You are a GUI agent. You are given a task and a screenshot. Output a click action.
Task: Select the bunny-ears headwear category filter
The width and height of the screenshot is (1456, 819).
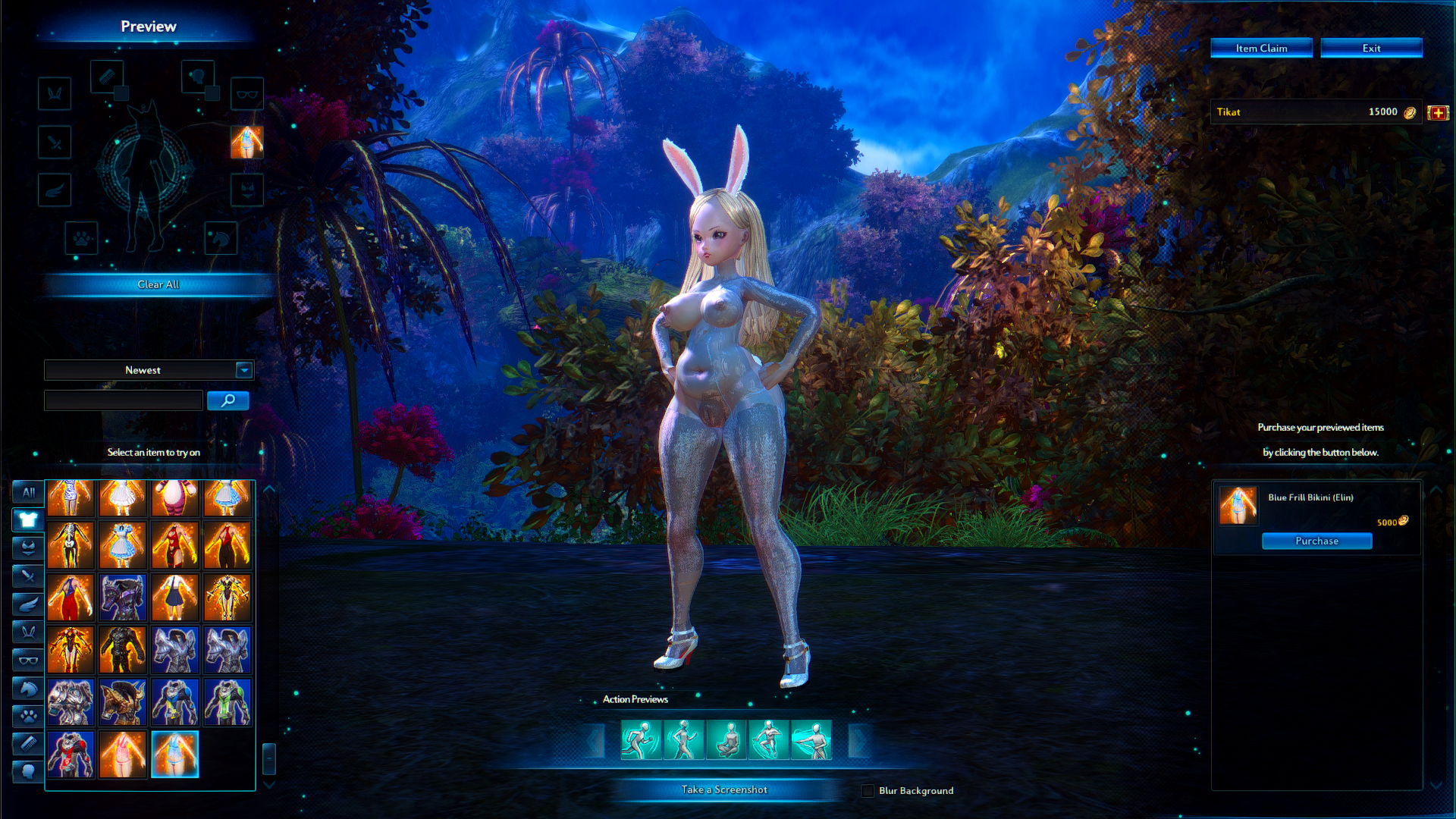(x=27, y=632)
